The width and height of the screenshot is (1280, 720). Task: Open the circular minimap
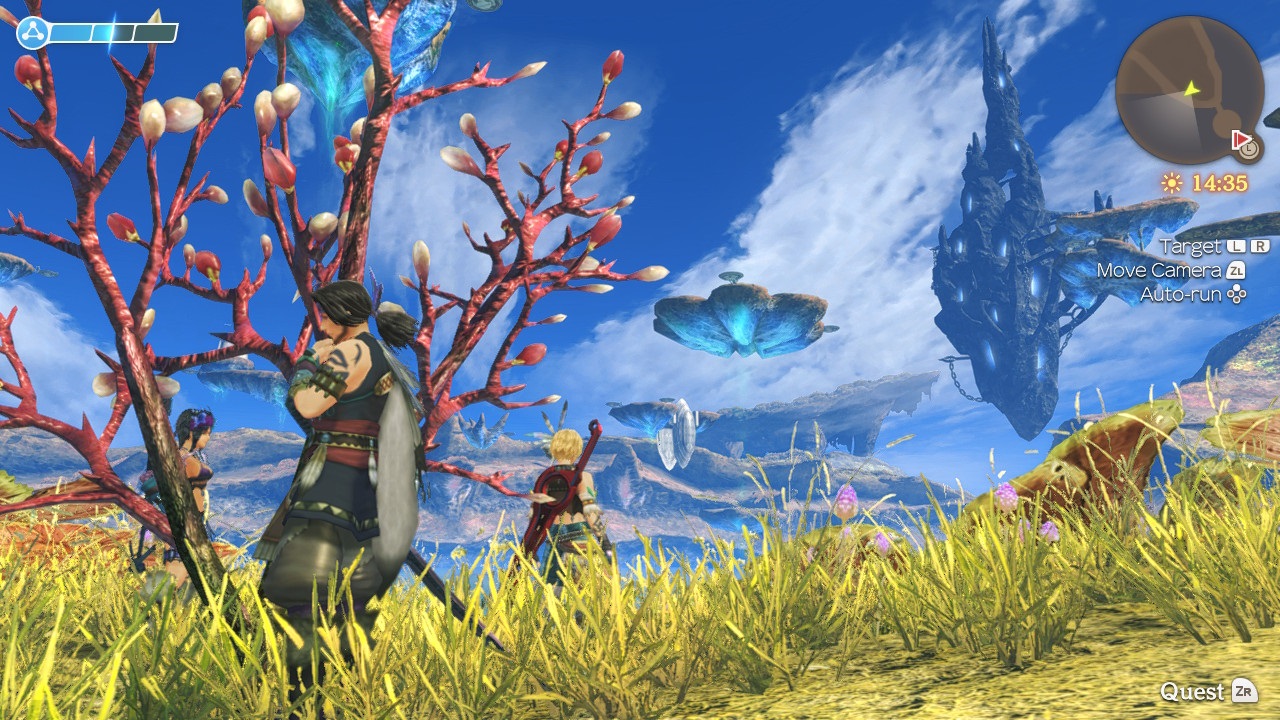click(x=1188, y=90)
